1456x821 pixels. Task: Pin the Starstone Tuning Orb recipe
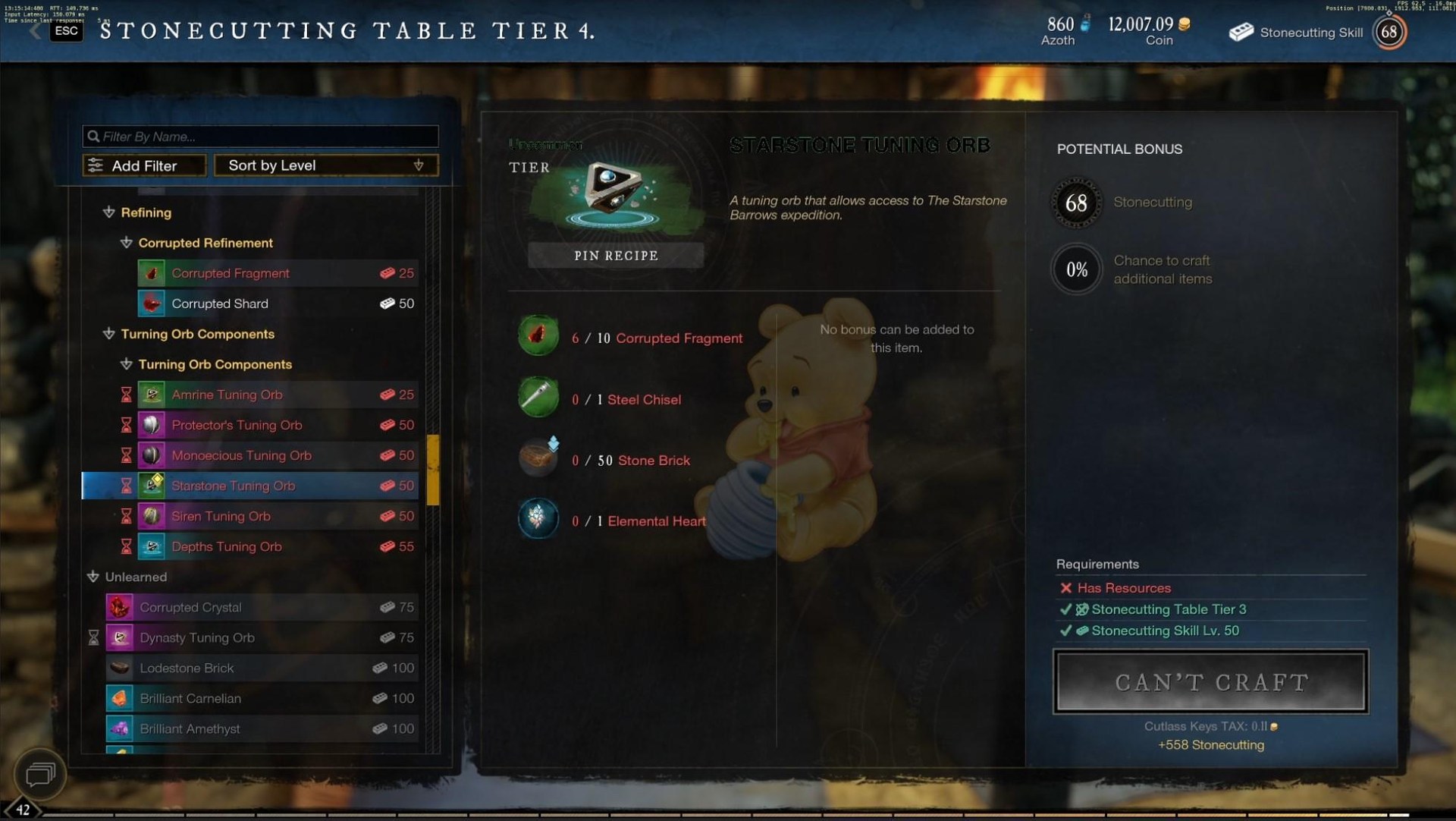(616, 256)
